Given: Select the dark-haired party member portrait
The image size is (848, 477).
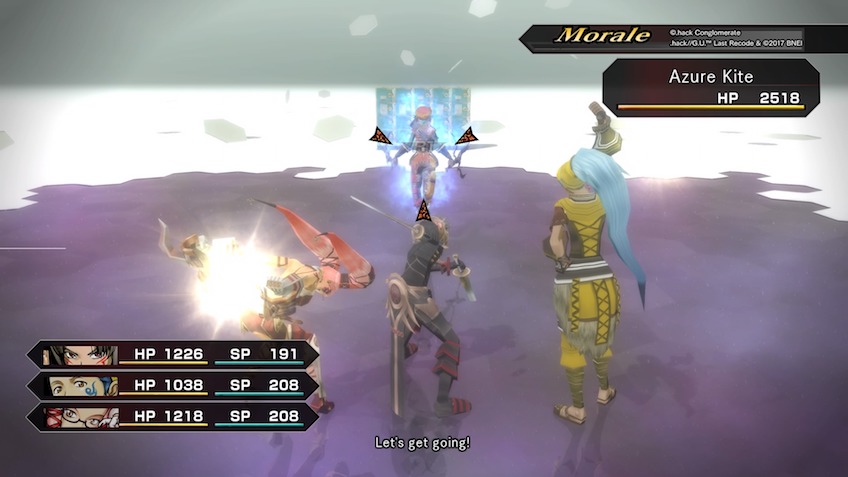Looking at the screenshot, I should tap(82, 355).
